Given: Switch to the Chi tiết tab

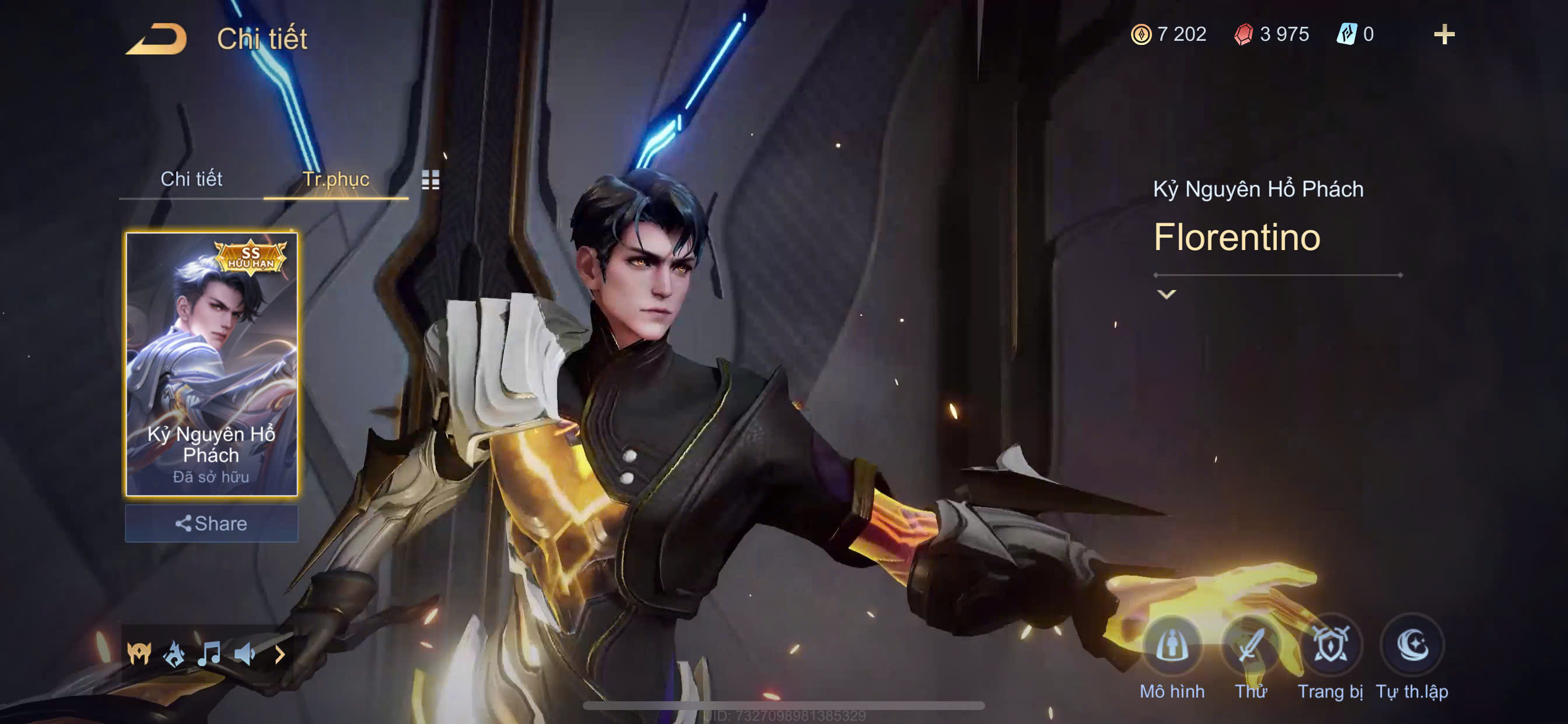Looking at the screenshot, I should (191, 179).
